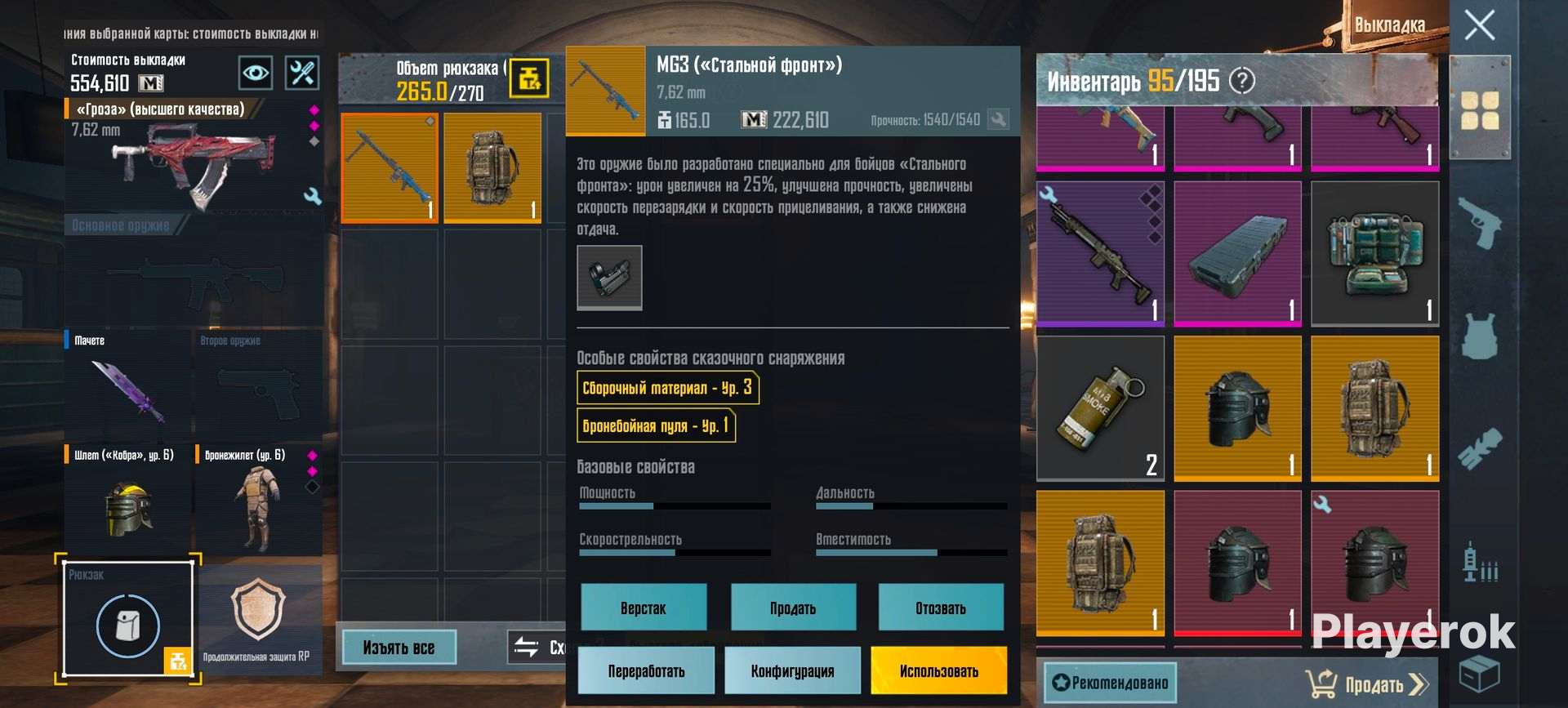Click the Использовать (Use) button
Screen dimensions: 1568x708
pyautogui.click(x=938, y=670)
